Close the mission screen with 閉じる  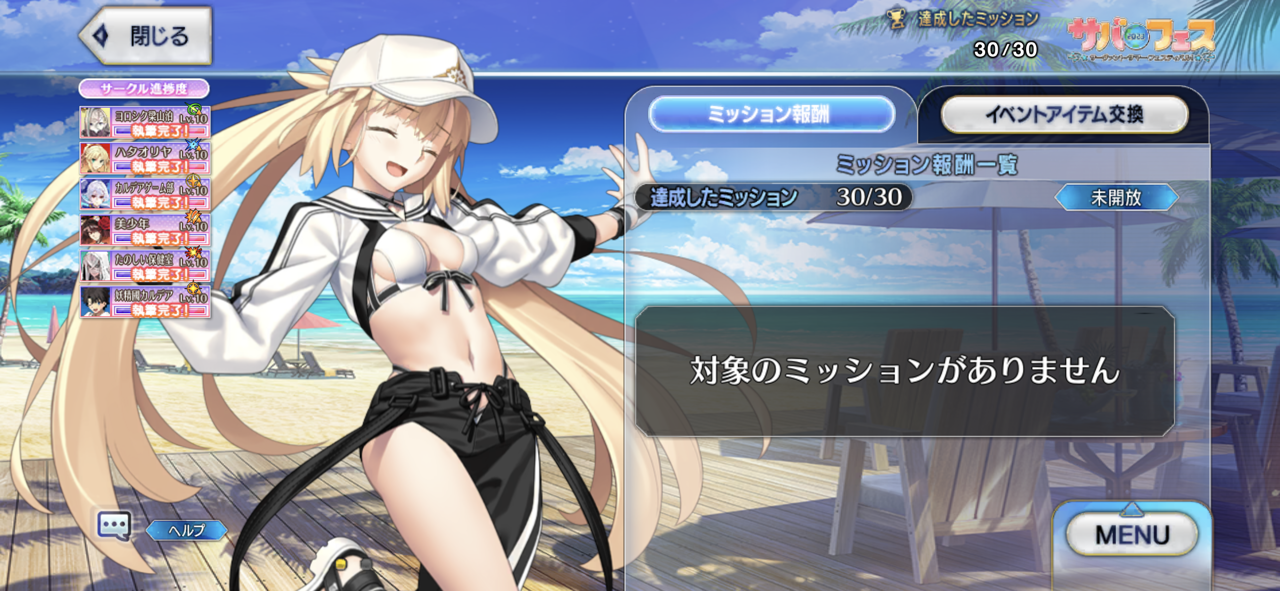[146, 37]
